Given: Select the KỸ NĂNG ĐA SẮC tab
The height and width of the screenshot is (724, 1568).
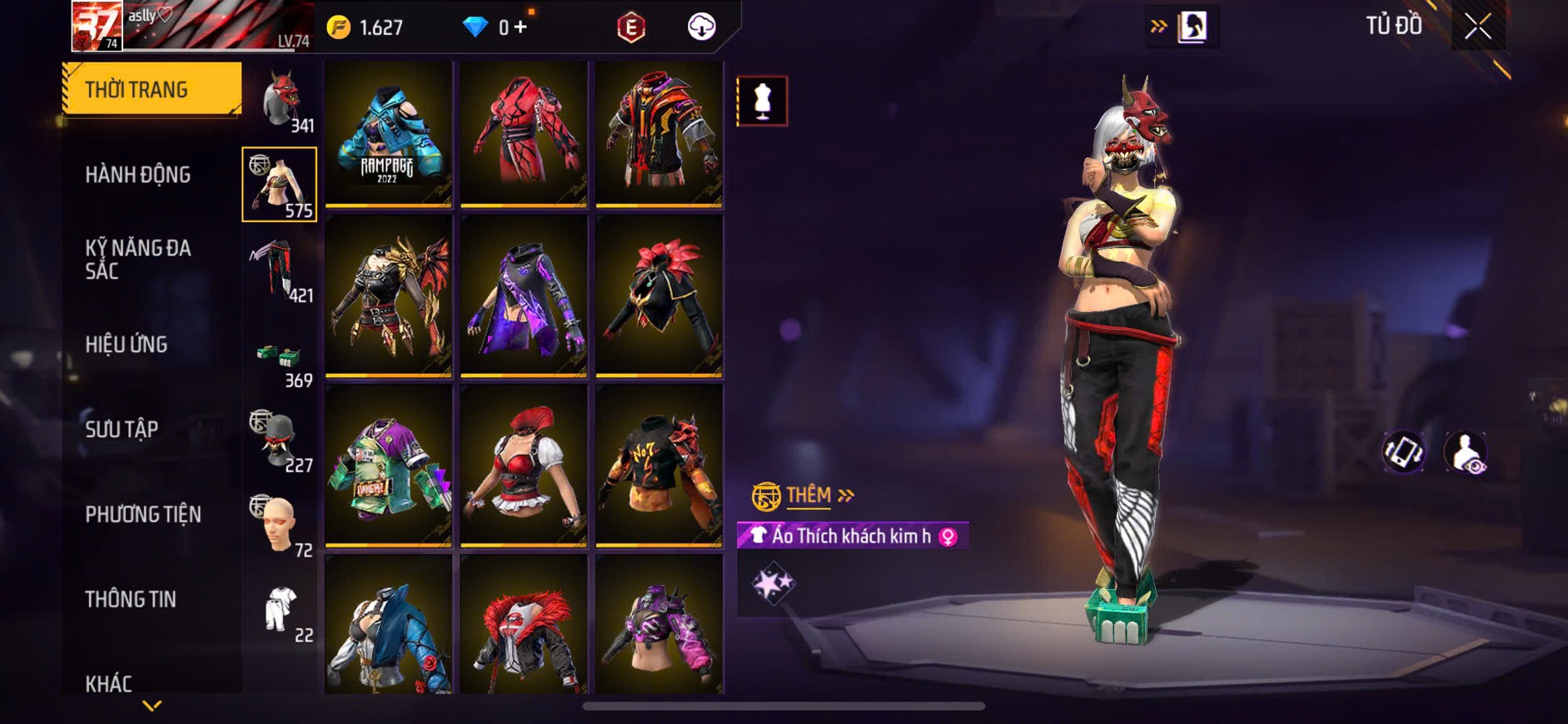Looking at the screenshot, I should pos(138,259).
